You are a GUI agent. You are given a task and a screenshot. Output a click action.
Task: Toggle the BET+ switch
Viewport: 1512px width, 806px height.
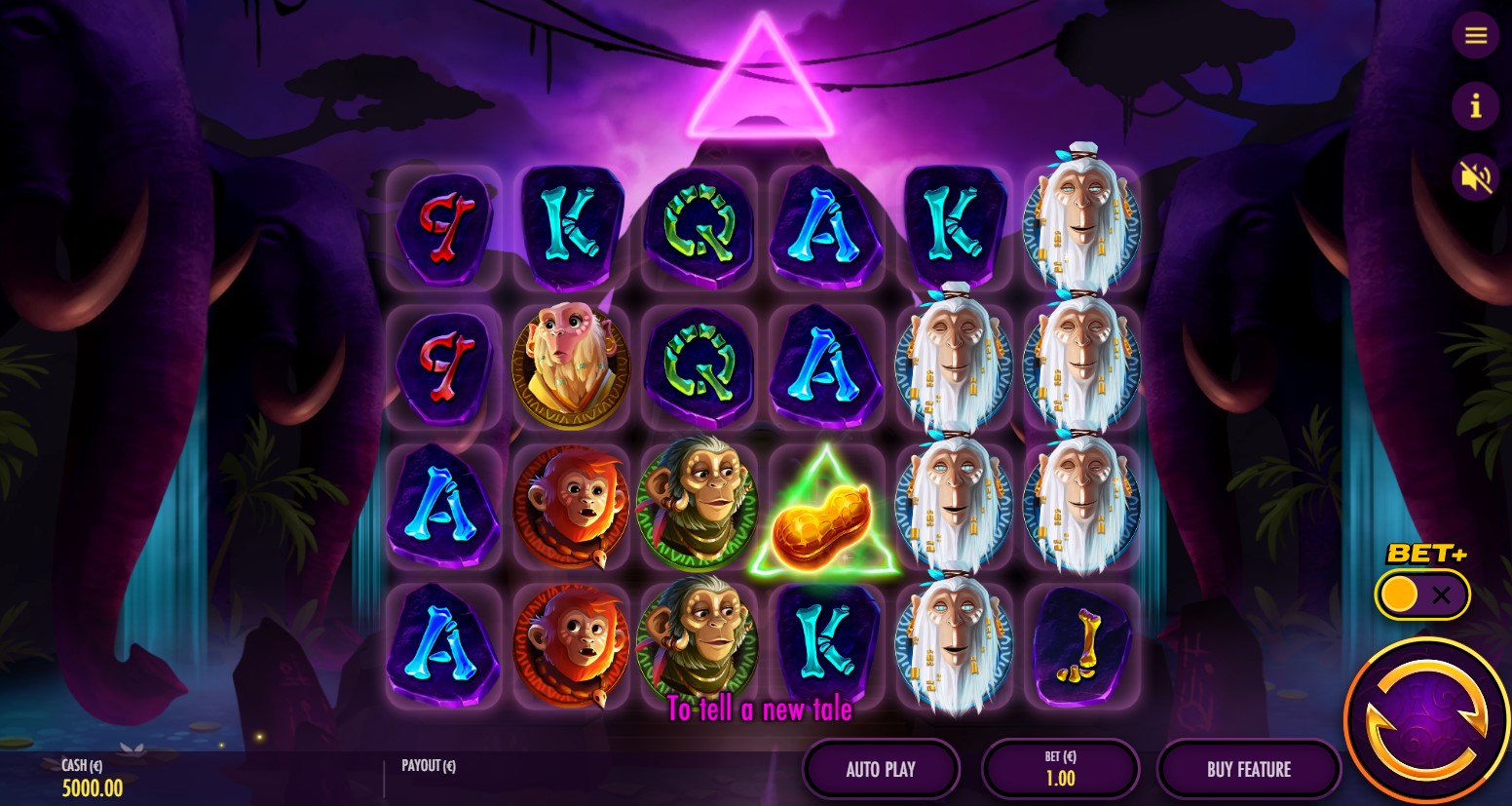tap(1421, 595)
